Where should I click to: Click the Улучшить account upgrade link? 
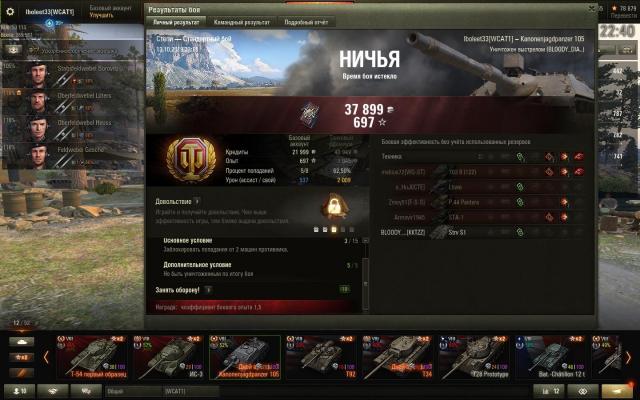pos(101,16)
